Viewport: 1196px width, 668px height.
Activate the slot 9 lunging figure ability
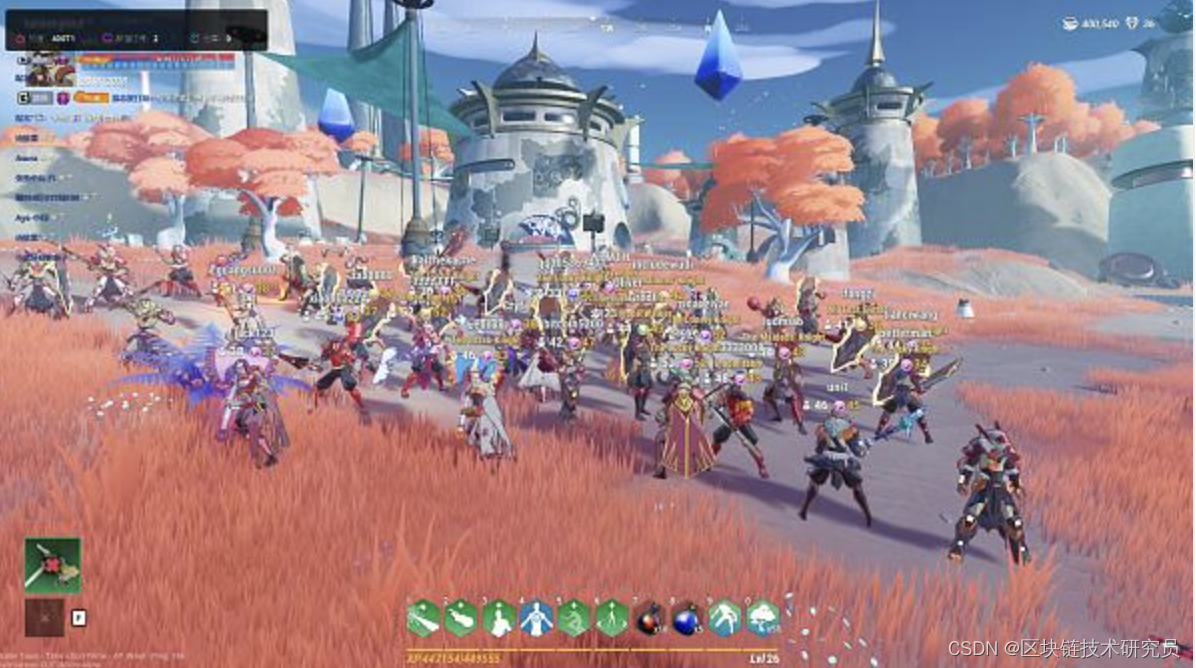pos(725,618)
